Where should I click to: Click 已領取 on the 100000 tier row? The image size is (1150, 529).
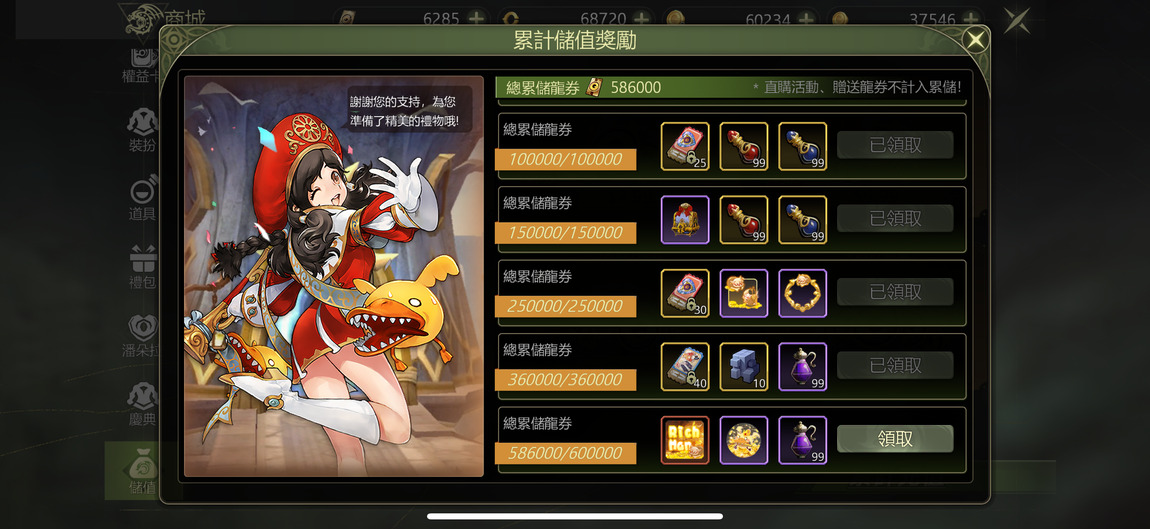[895, 145]
